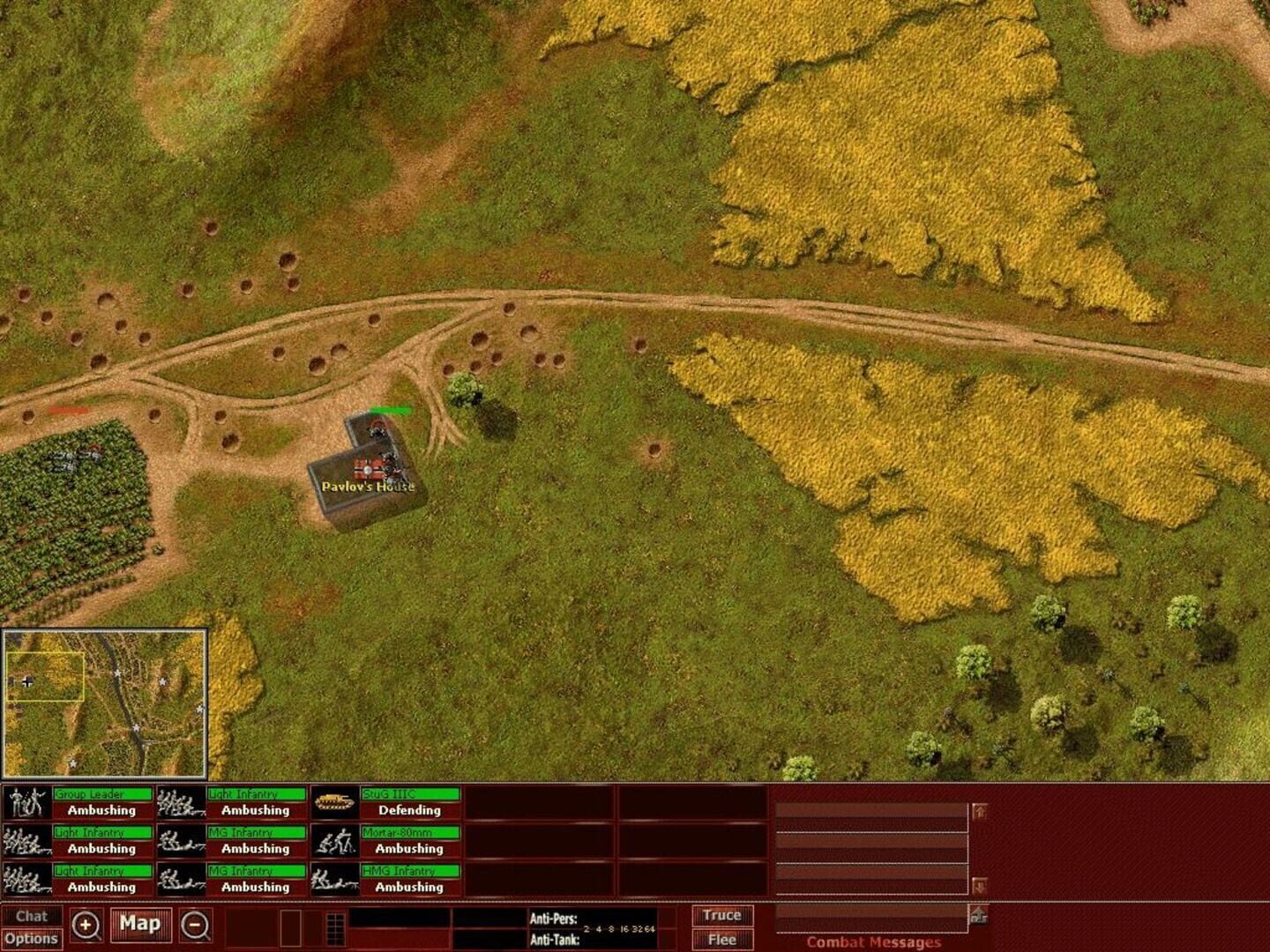The height and width of the screenshot is (952, 1270).
Task: Zoom in with the plus magnifier
Action: click(x=86, y=926)
